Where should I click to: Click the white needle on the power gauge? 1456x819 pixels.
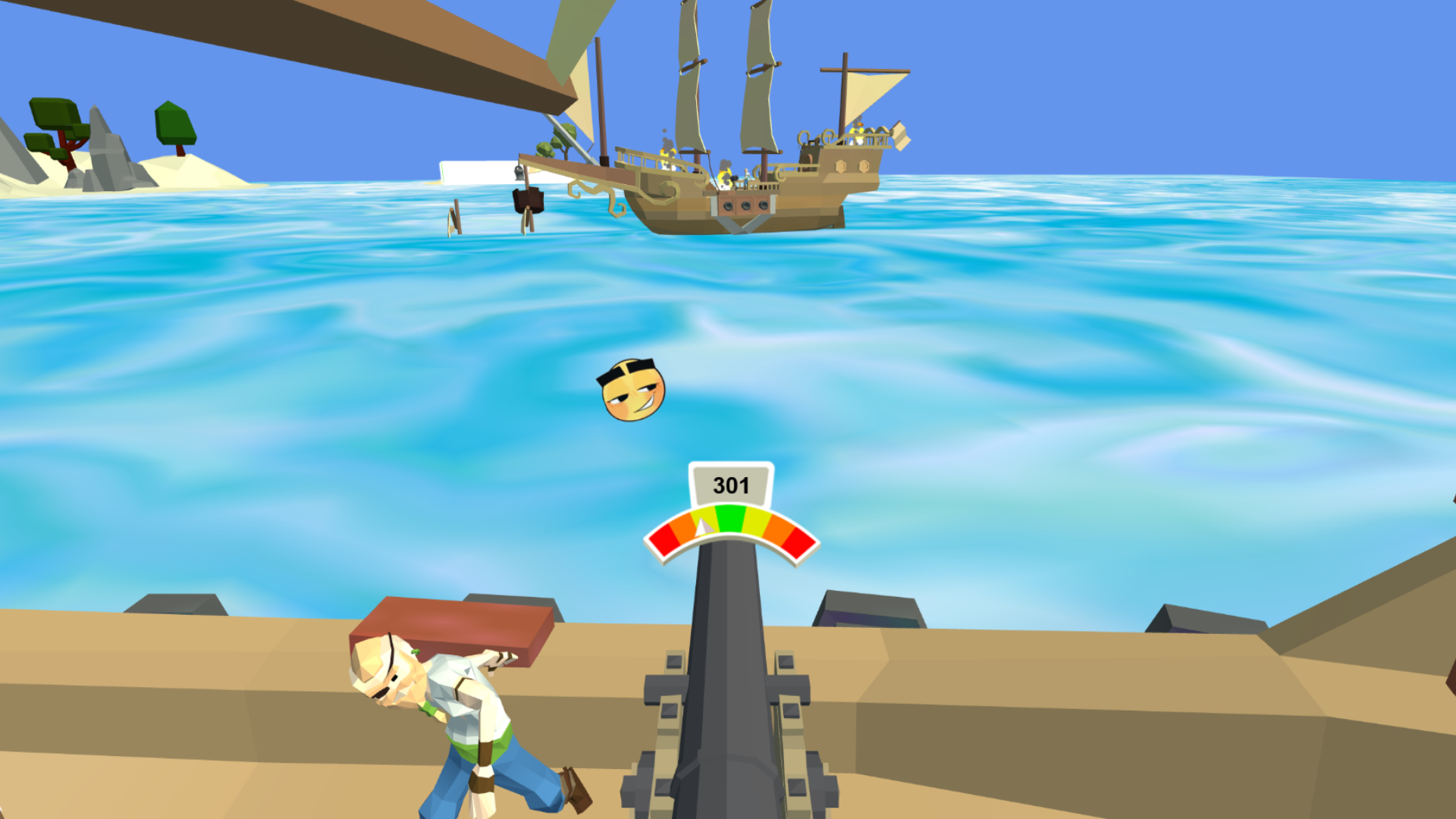(x=701, y=528)
